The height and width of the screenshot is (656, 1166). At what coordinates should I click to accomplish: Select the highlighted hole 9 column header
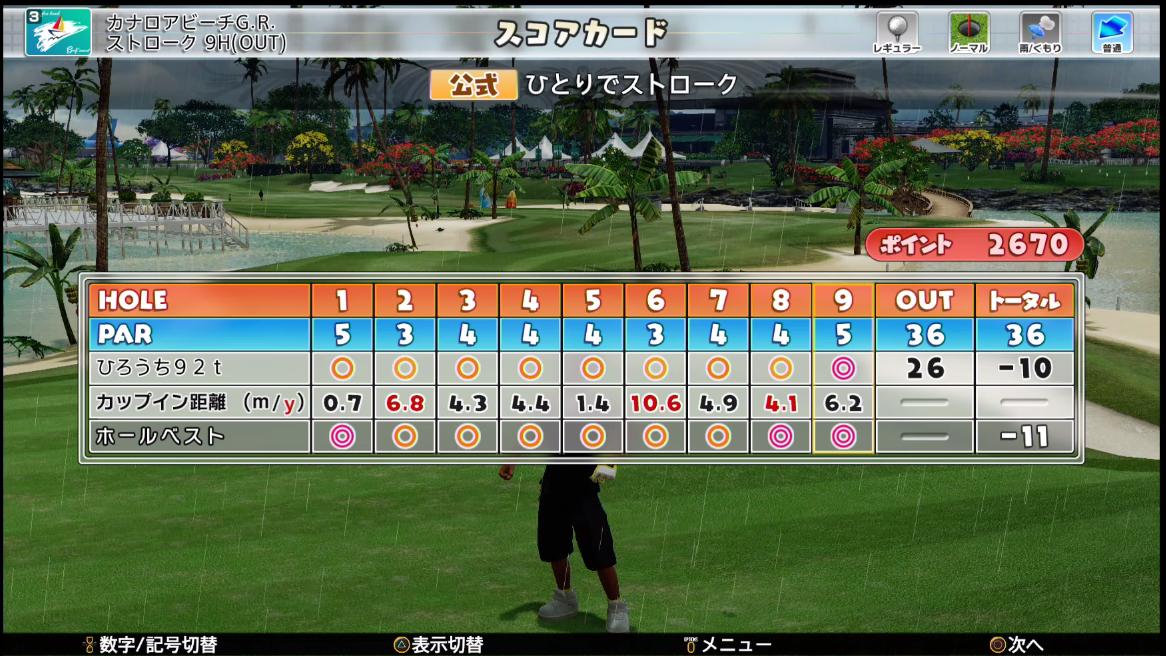point(843,300)
